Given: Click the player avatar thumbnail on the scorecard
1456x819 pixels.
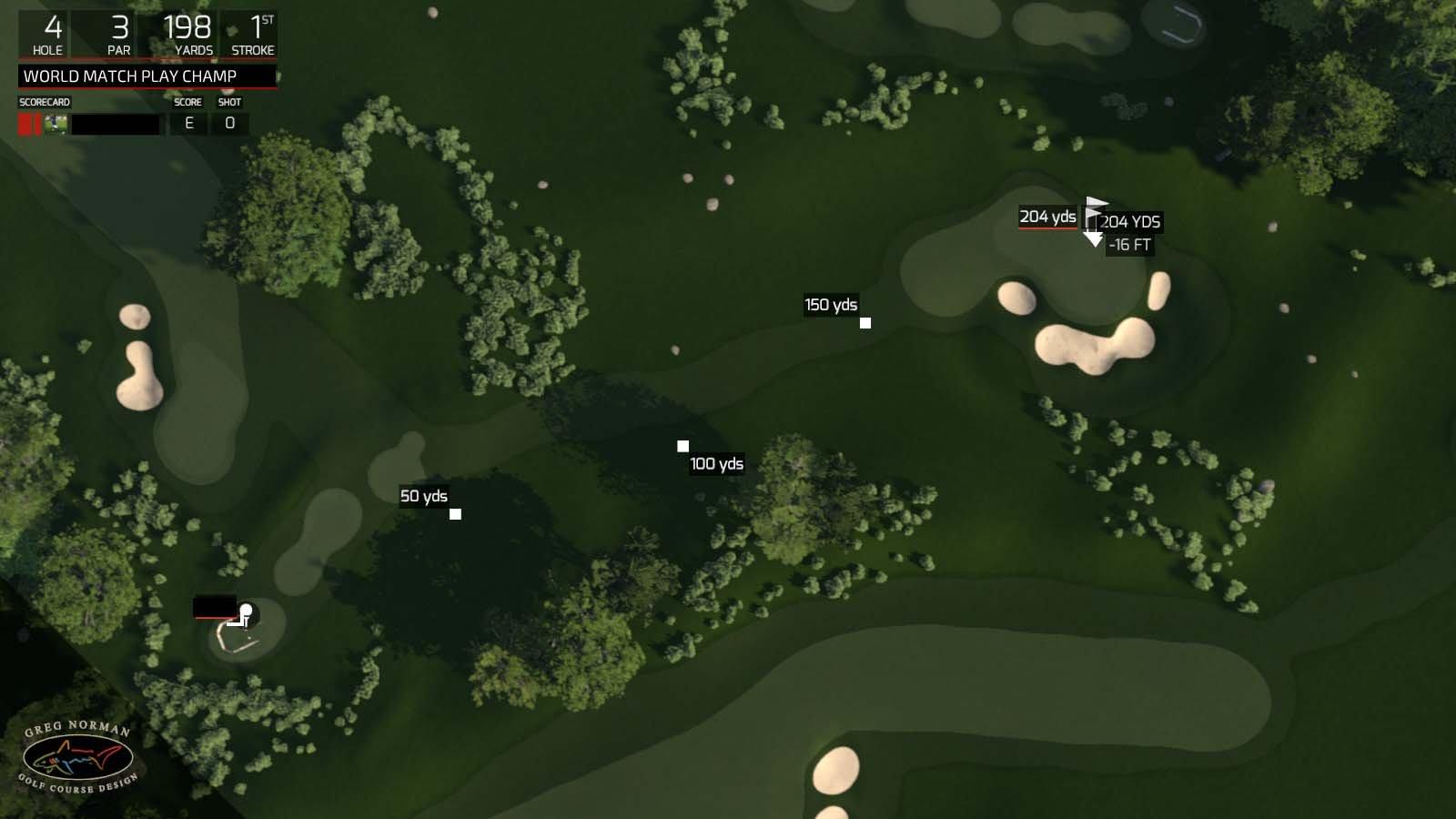Looking at the screenshot, I should (x=56, y=124).
